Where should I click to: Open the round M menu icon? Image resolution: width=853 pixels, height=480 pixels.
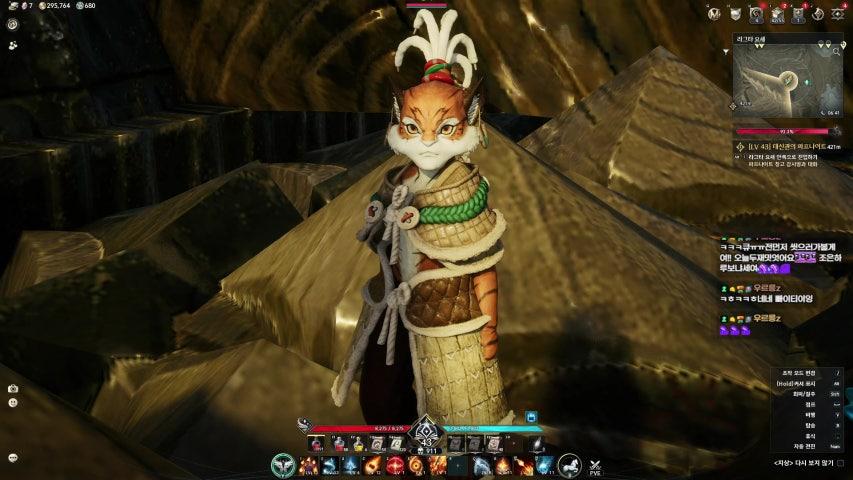[714, 13]
